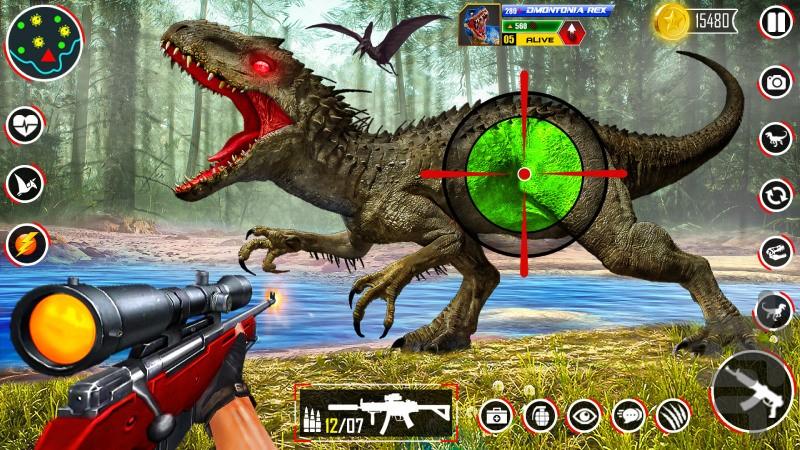
Task: Activate the claw slash ability
Action: point(672,415)
